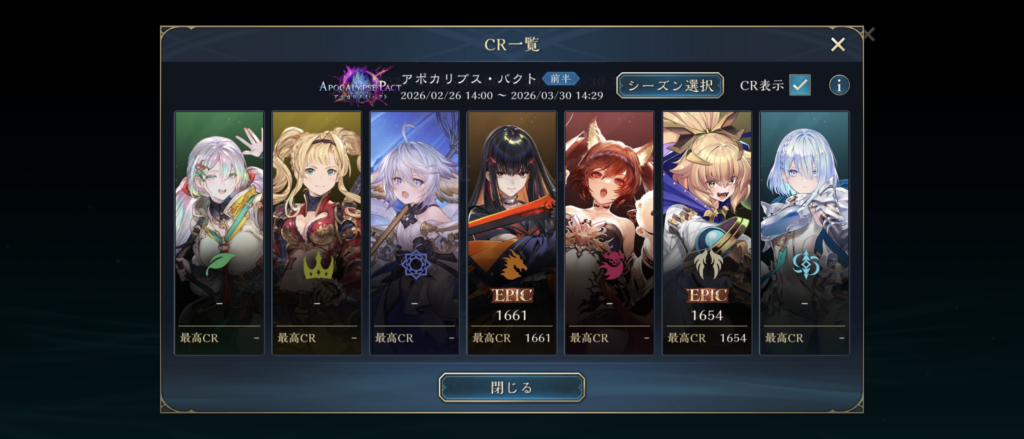Open the シーズン選択 season selector
Image resolution: width=1024 pixels, height=439 pixels.
[x=670, y=85]
